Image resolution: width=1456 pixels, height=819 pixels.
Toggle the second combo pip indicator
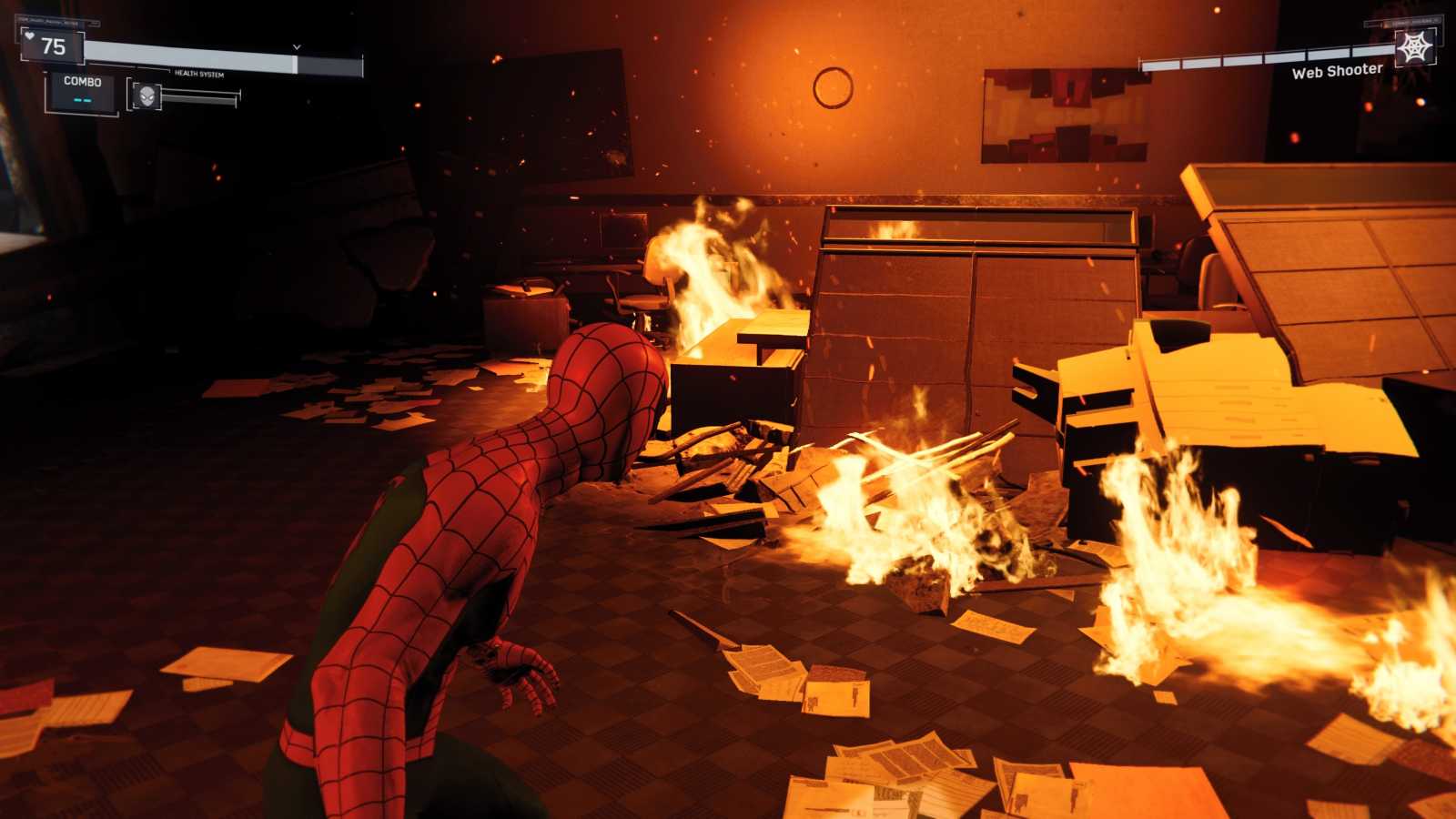(x=89, y=99)
